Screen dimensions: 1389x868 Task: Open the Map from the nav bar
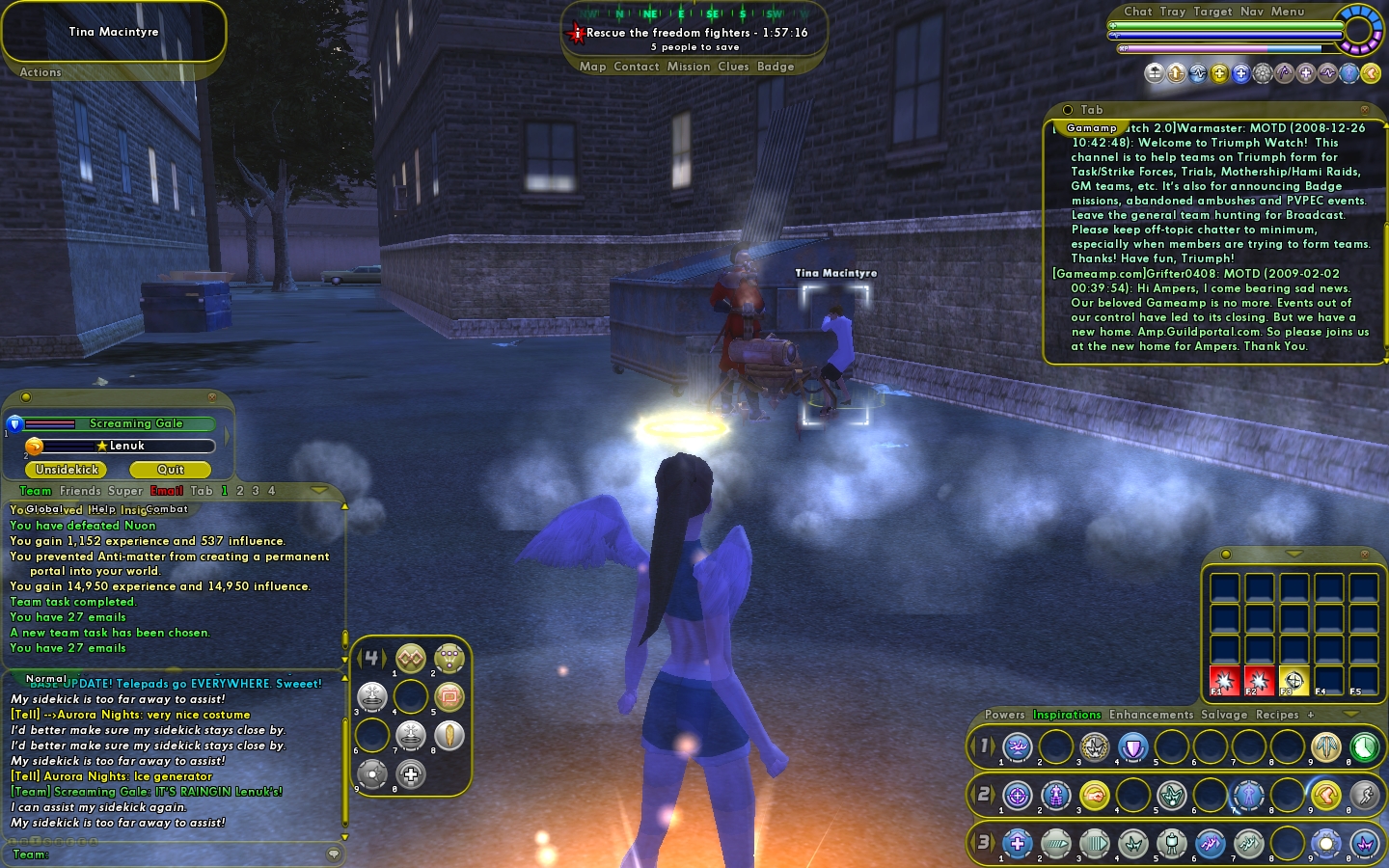(592, 67)
